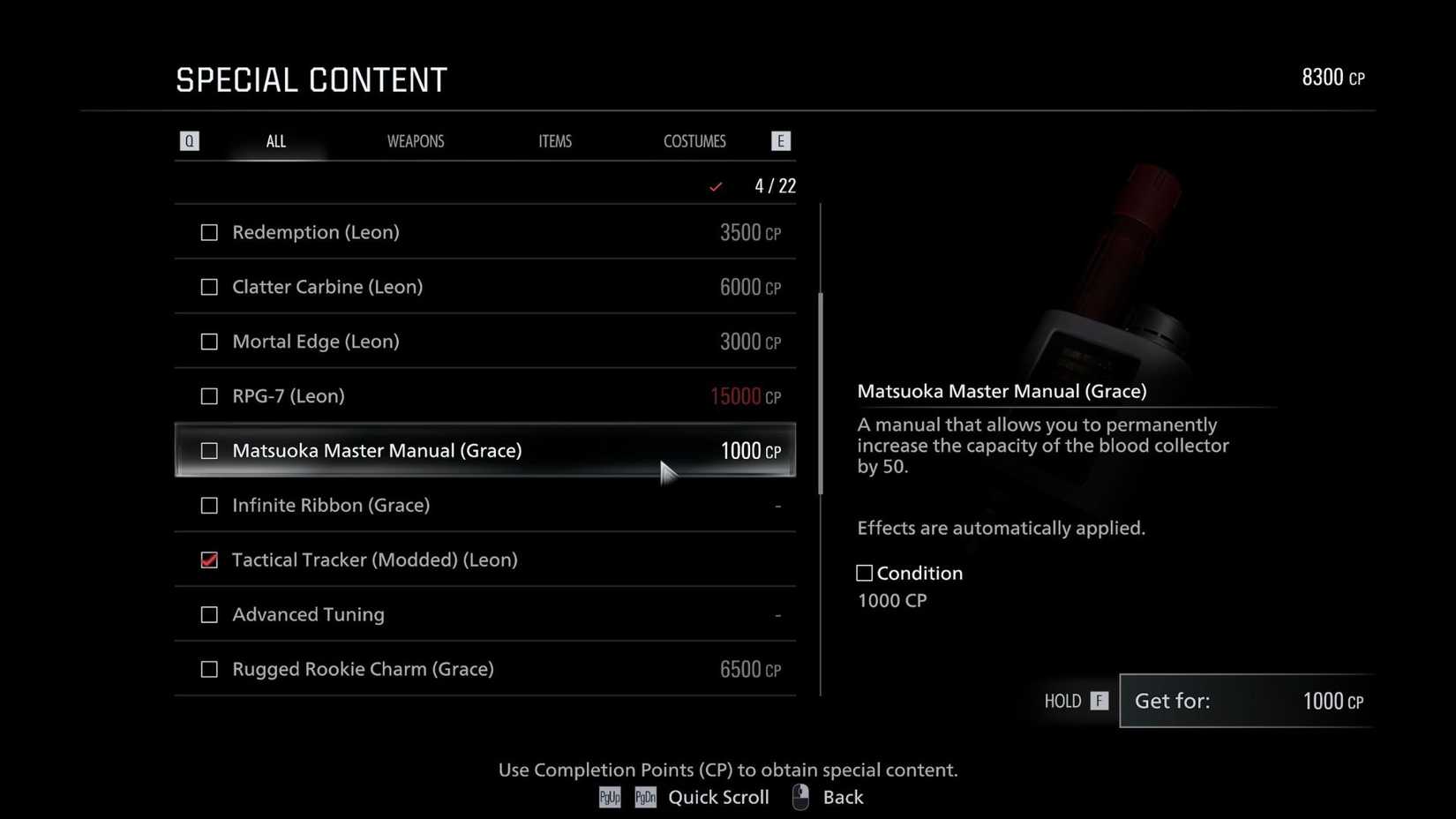Enable the Condition checkbox

pyautogui.click(x=863, y=573)
